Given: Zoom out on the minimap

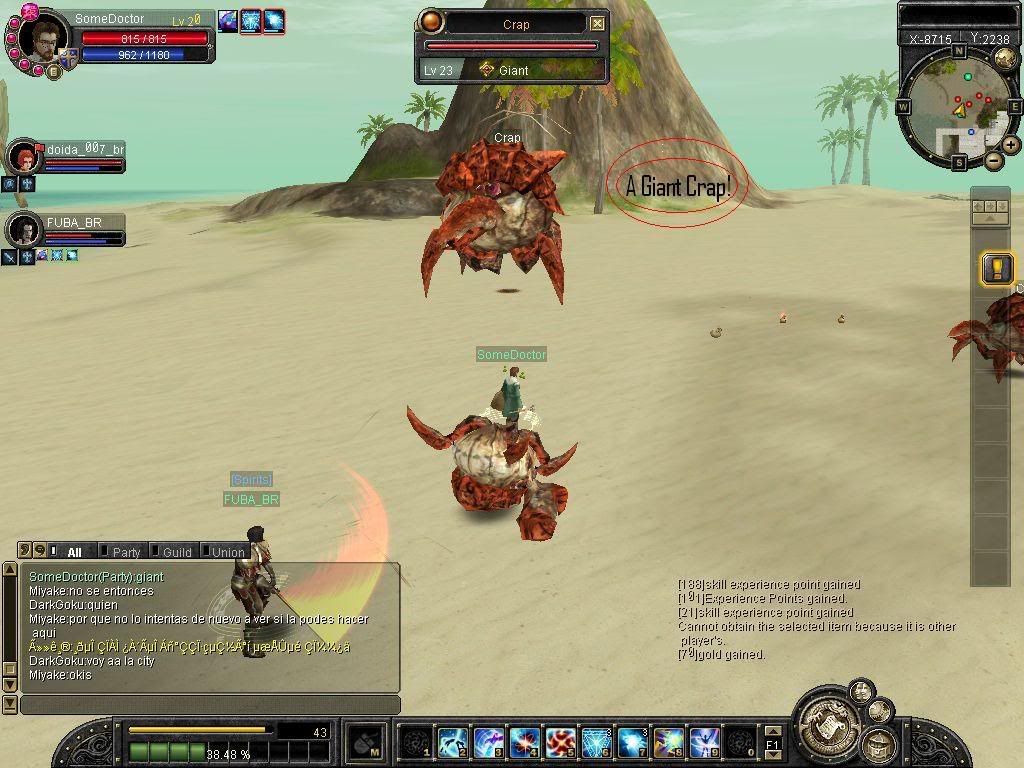Looking at the screenshot, I should (x=993, y=160).
